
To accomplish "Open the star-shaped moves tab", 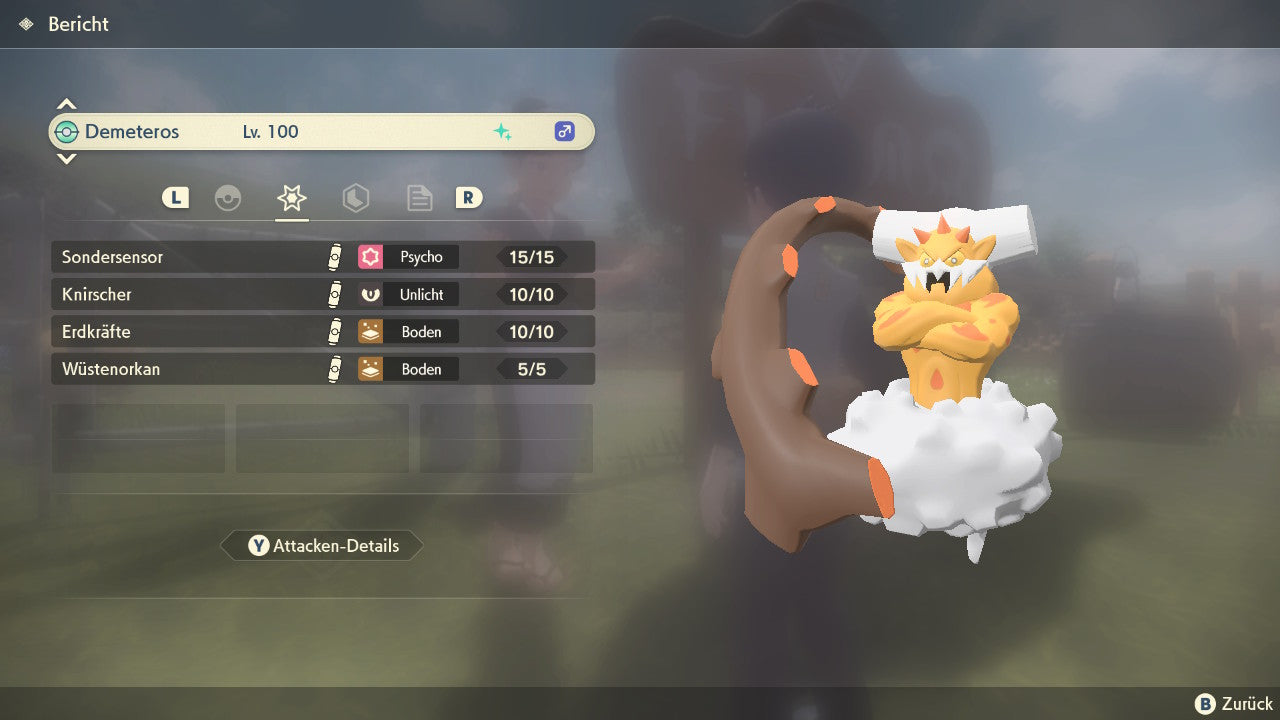I will click(292, 198).
